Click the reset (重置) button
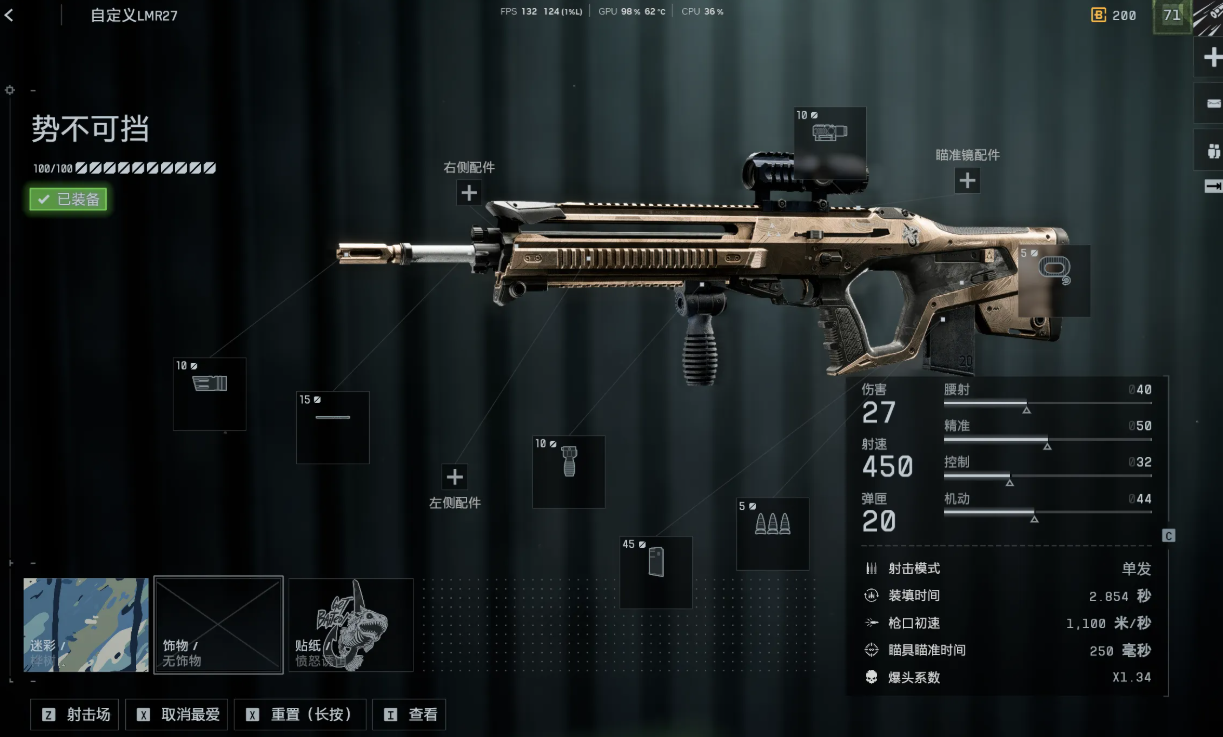1223x737 pixels. point(300,715)
